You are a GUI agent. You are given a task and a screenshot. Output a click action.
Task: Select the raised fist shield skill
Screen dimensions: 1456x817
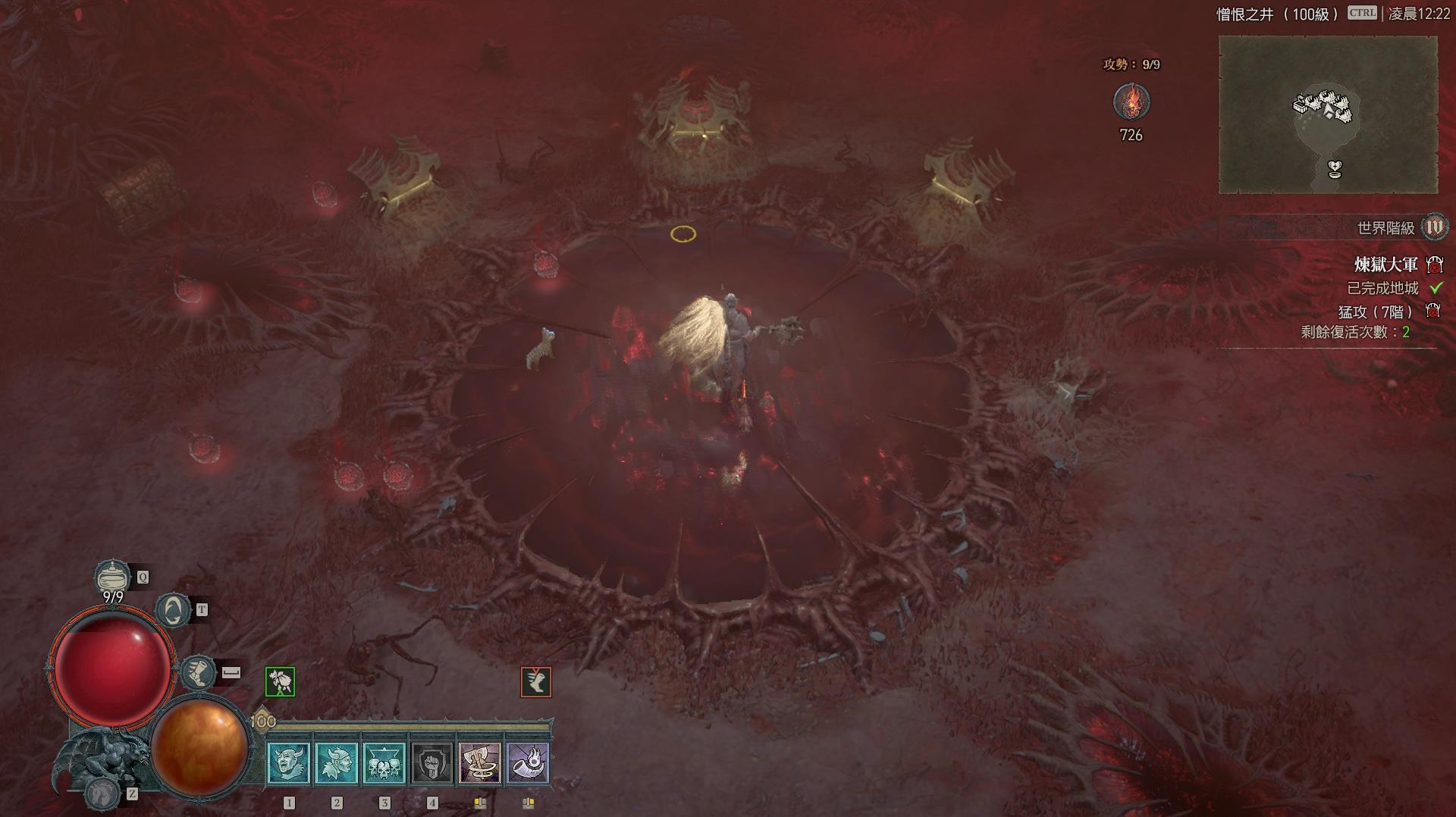point(432,762)
